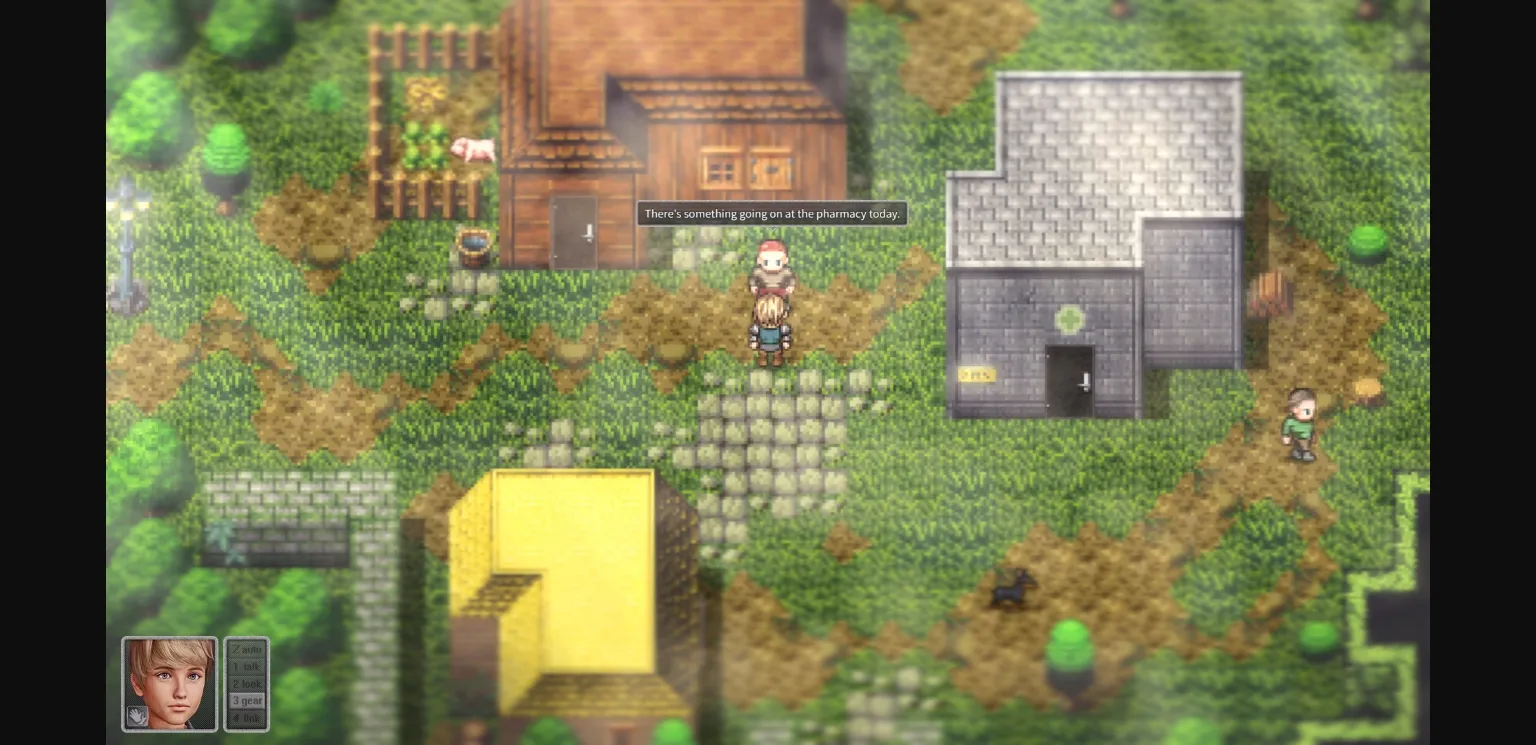1536x745 pixels.
Task: Click the dialogue box about the pharmacy
Action: pos(771,213)
